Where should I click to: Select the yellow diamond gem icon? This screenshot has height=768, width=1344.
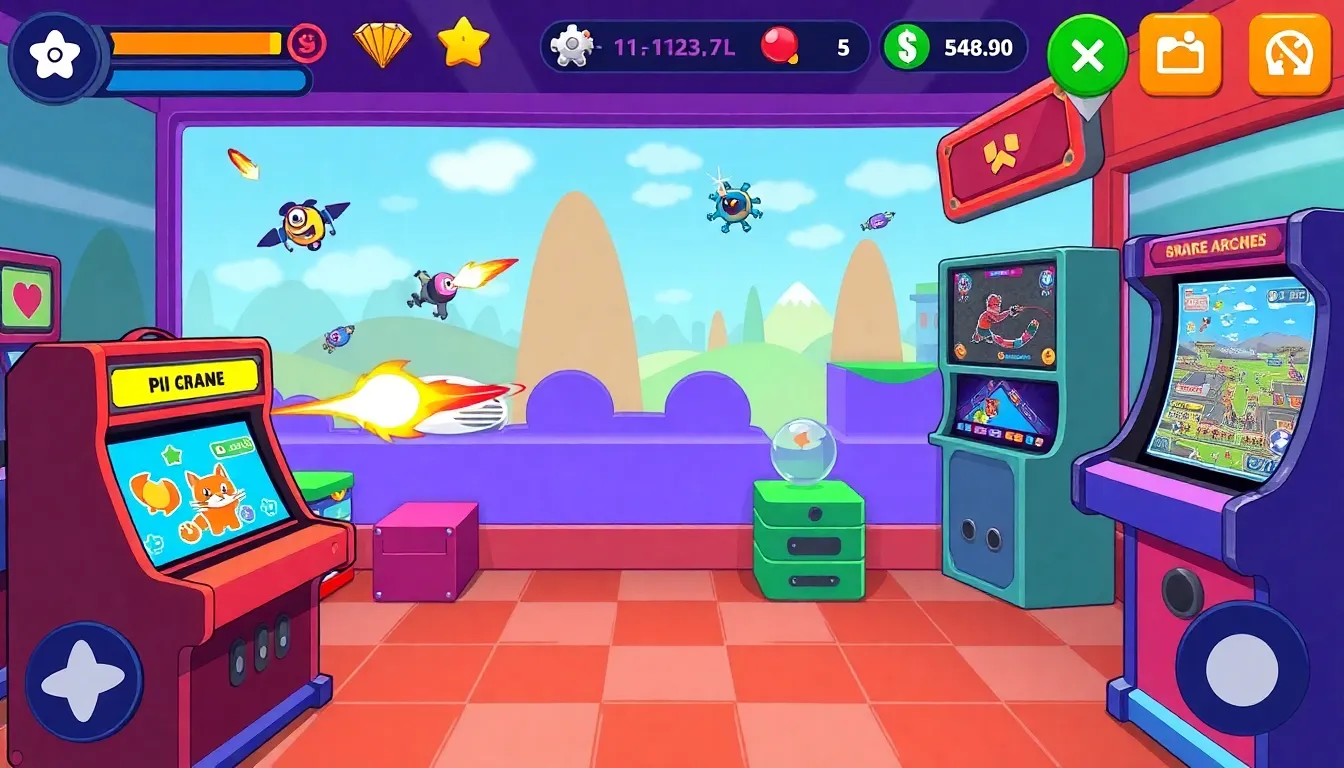click(381, 44)
